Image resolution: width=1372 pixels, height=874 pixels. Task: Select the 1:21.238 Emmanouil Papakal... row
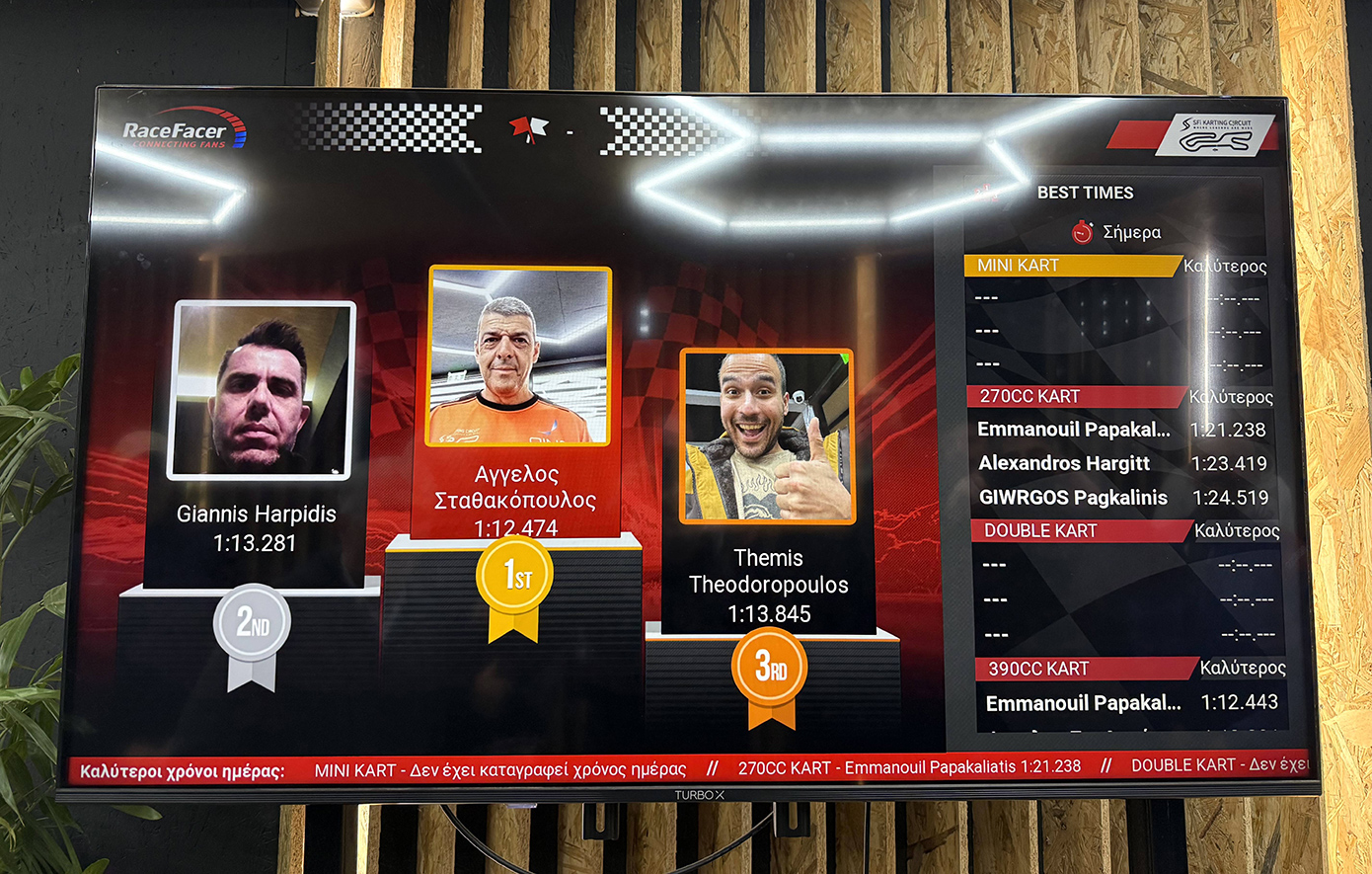tap(1121, 430)
